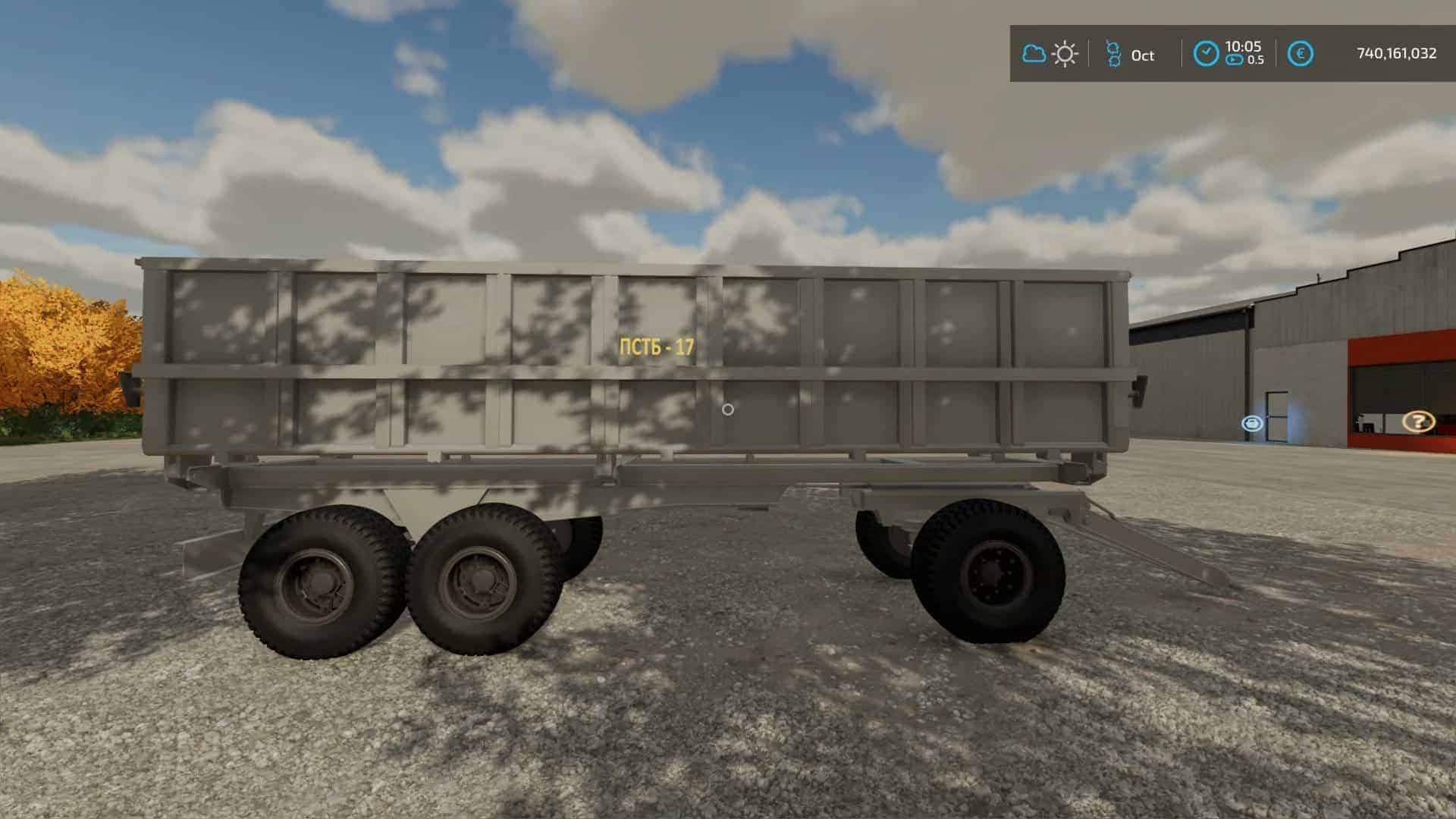Select the sun forecast weather icon

click(1065, 53)
